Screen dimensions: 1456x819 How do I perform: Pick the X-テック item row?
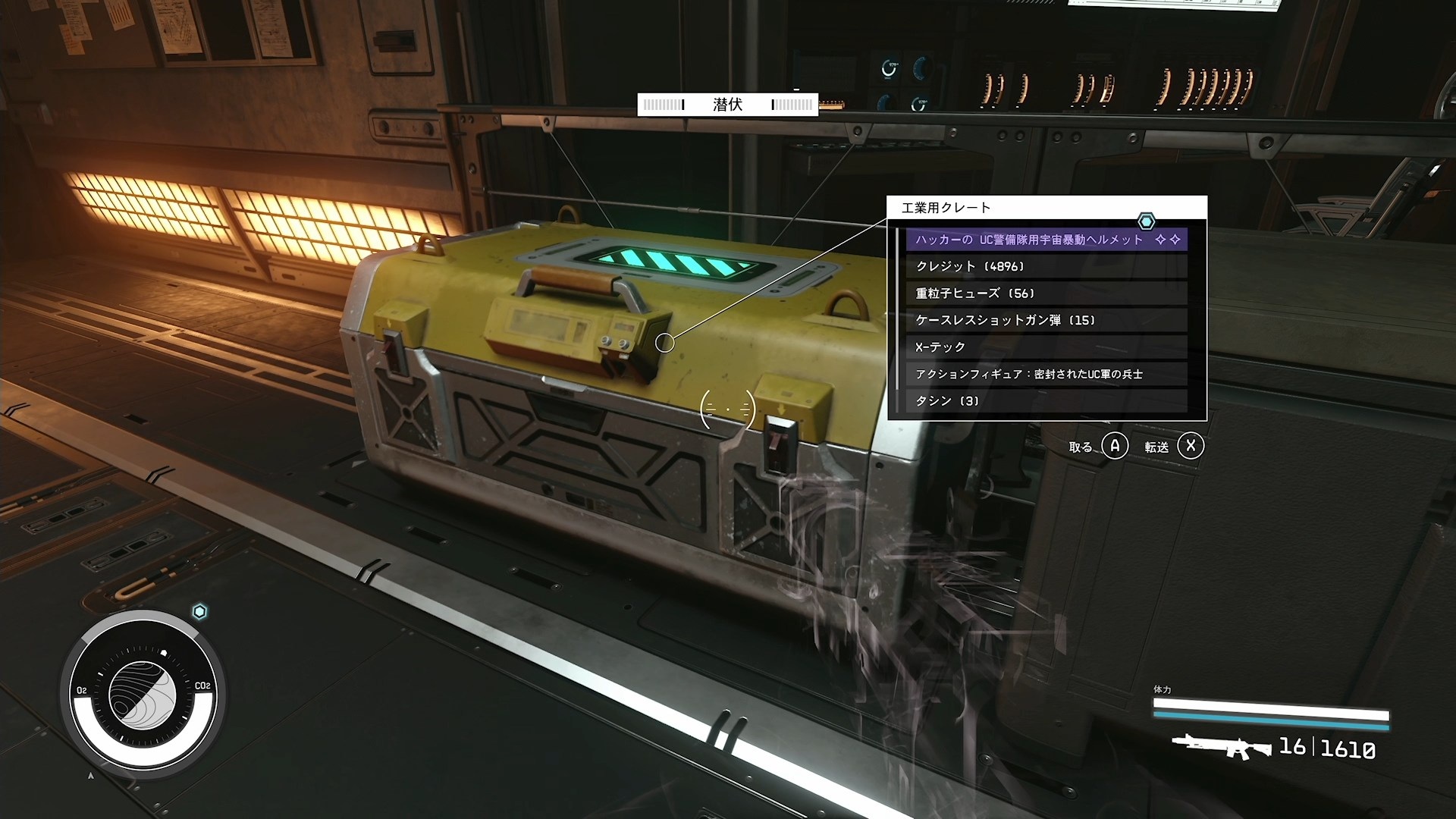click(x=1046, y=347)
